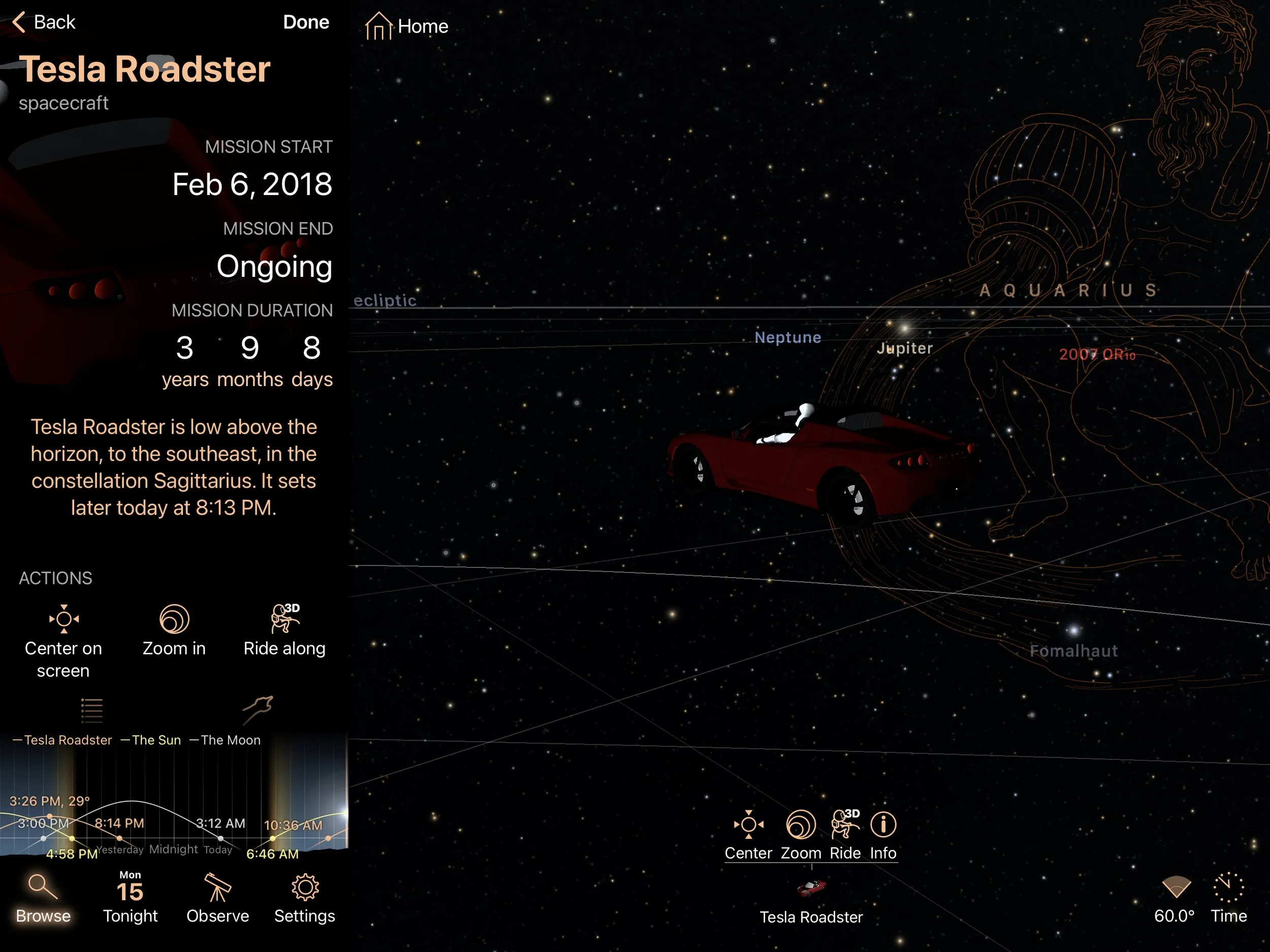Image resolution: width=1270 pixels, height=952 pixels.
Task: Switch to the Browse tab
Action: (x=43, y=899)
